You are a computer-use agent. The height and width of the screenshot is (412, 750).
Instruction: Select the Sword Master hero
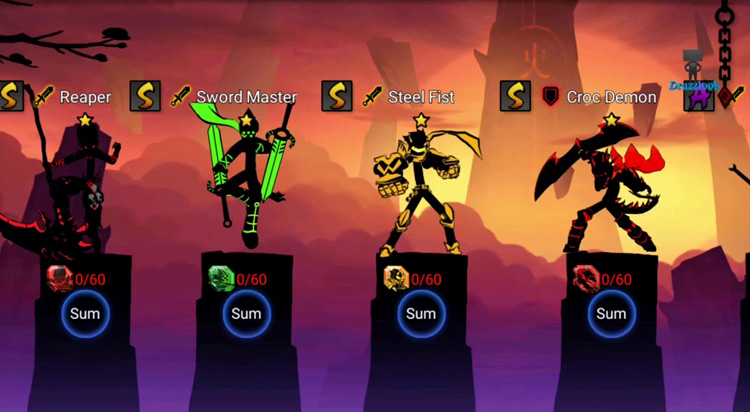pyautogui.click(x=246, y=180)
